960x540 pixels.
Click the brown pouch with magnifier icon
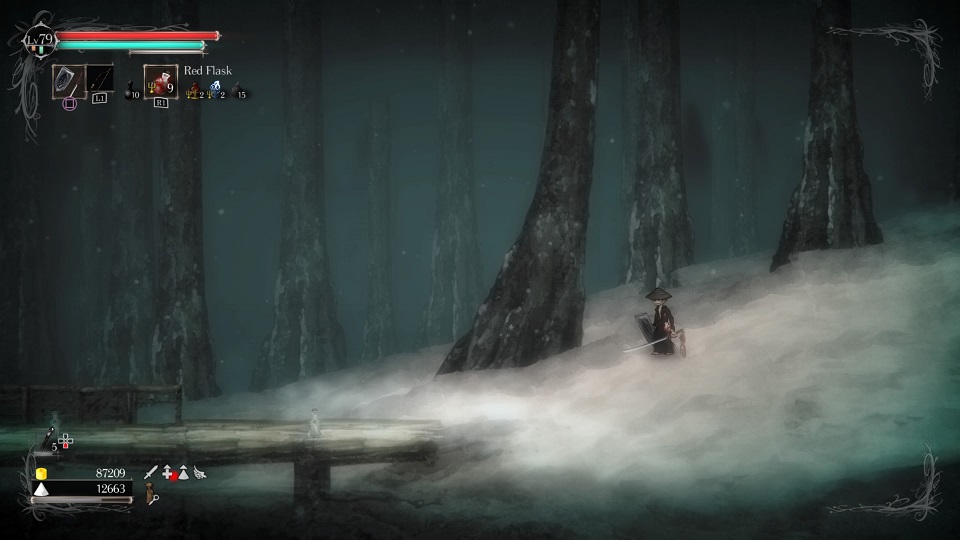(152, 493)
